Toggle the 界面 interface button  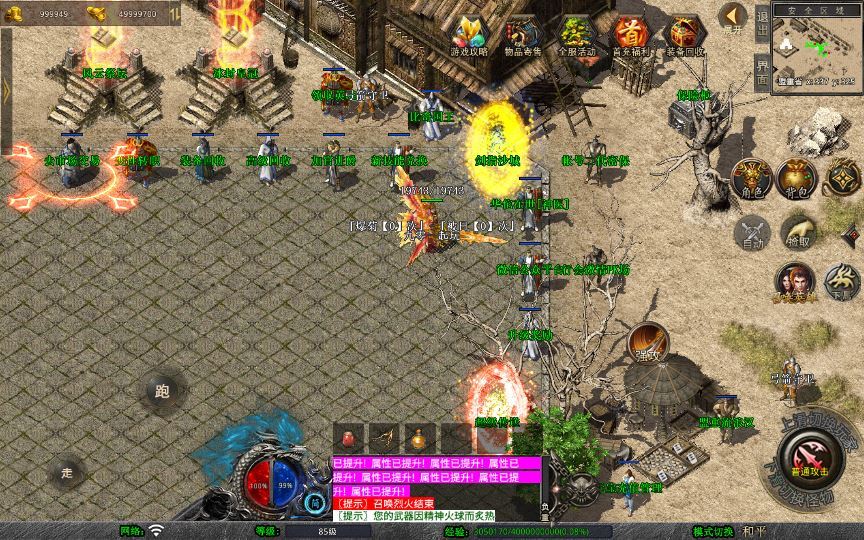(x=762, y=71)
